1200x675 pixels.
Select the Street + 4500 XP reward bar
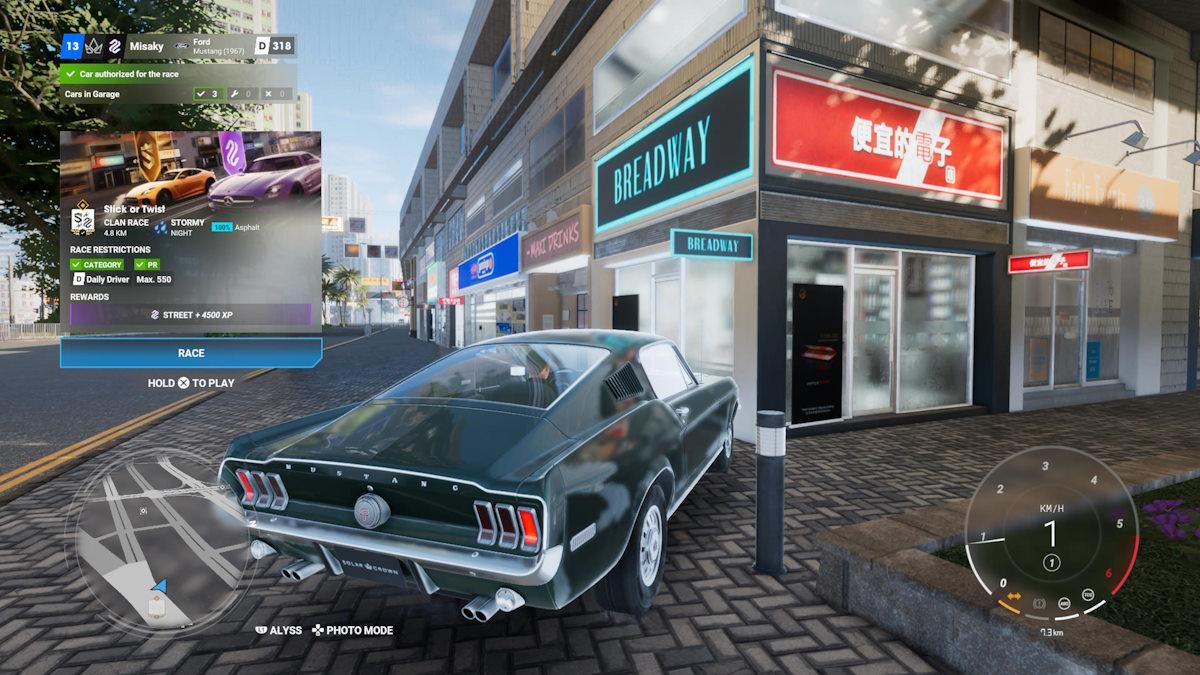tap(191, 314)
